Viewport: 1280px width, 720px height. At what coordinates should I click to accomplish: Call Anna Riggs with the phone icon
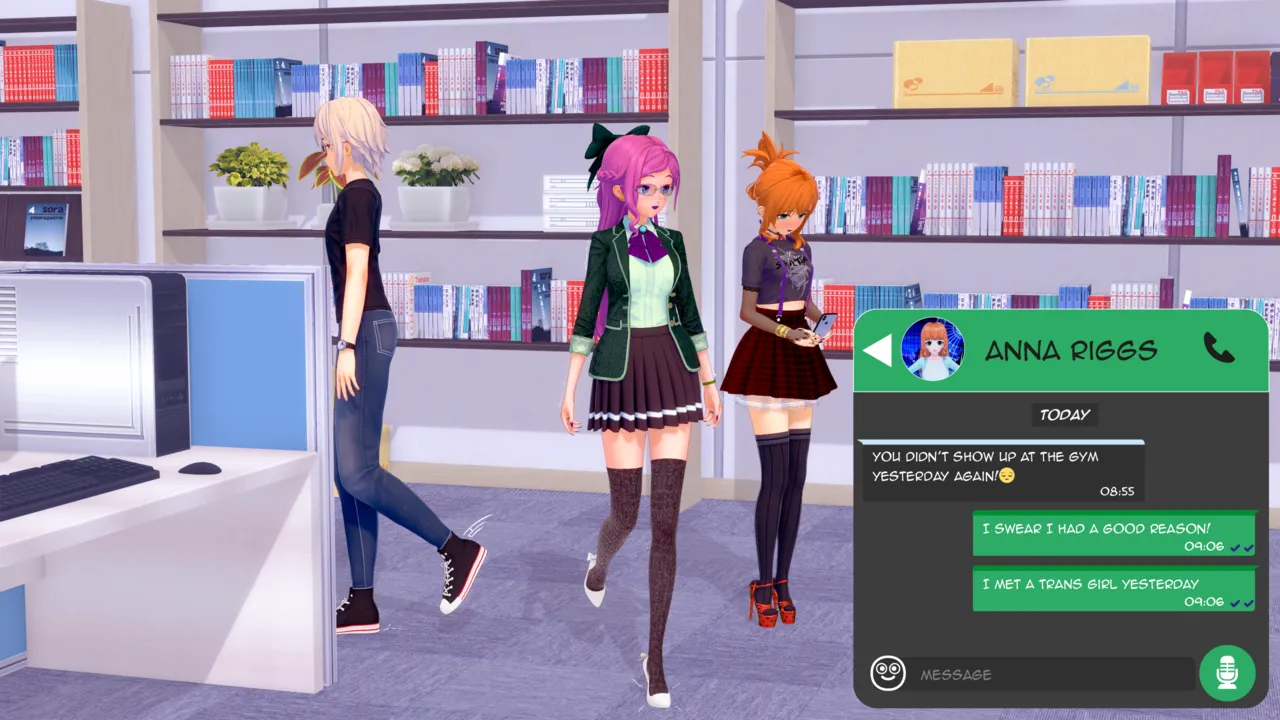[1218, 348]
